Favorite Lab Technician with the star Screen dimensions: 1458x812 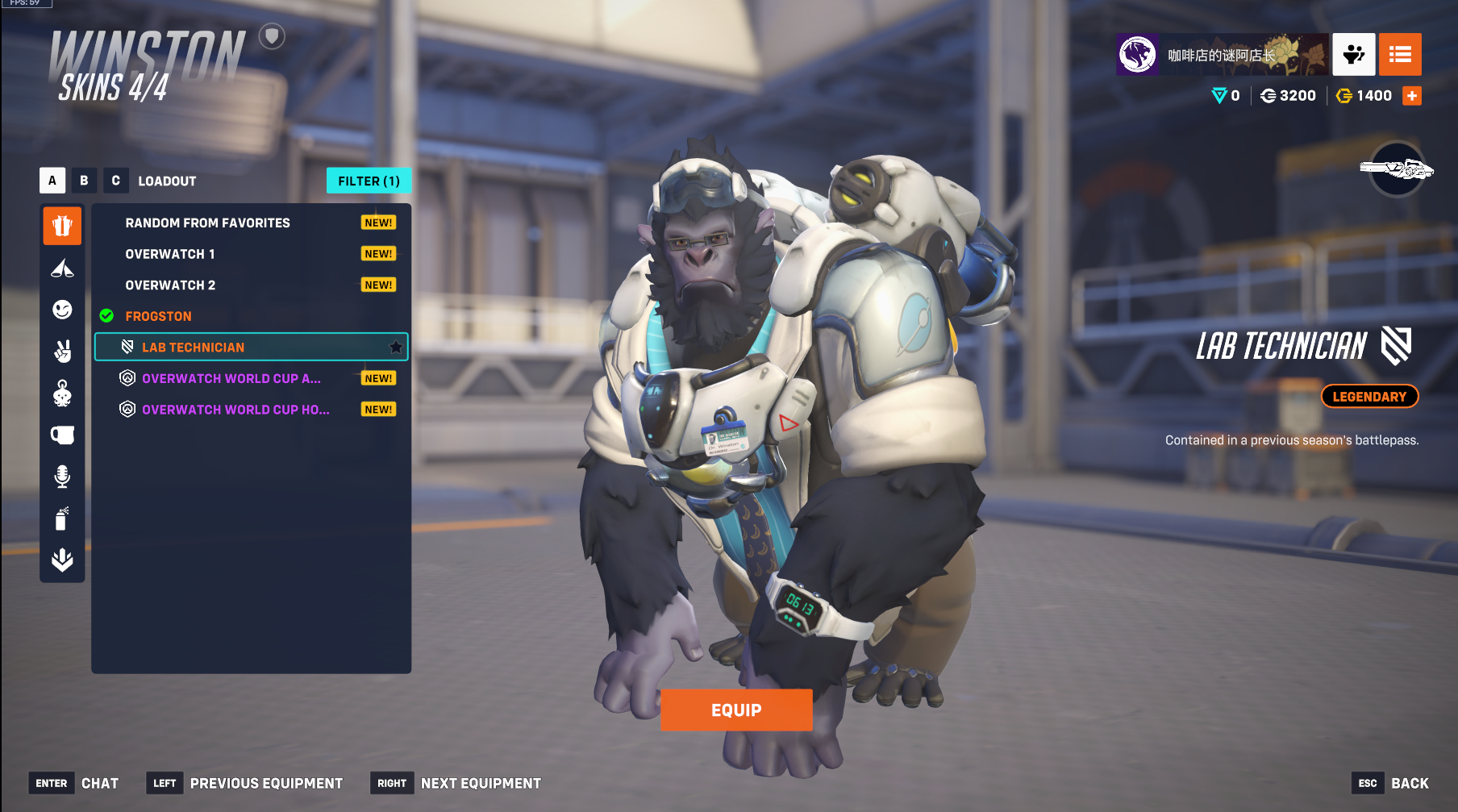[396, 348]
